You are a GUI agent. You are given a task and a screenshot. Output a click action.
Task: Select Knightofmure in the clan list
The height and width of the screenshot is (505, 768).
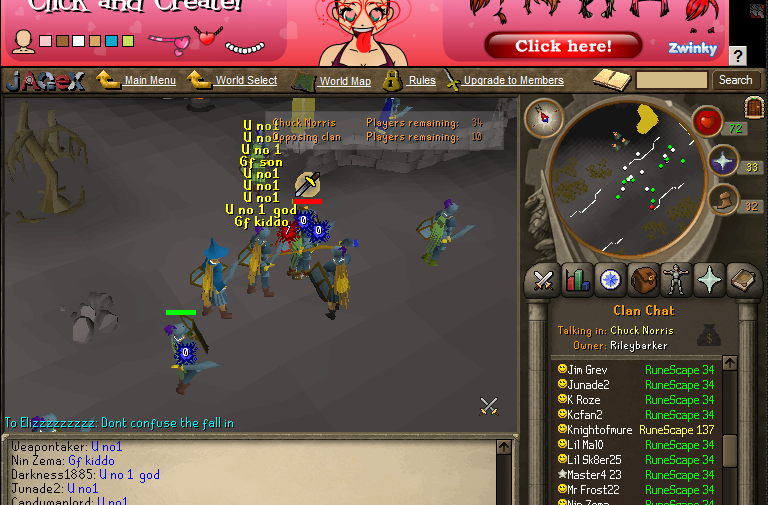click(600, 430)
